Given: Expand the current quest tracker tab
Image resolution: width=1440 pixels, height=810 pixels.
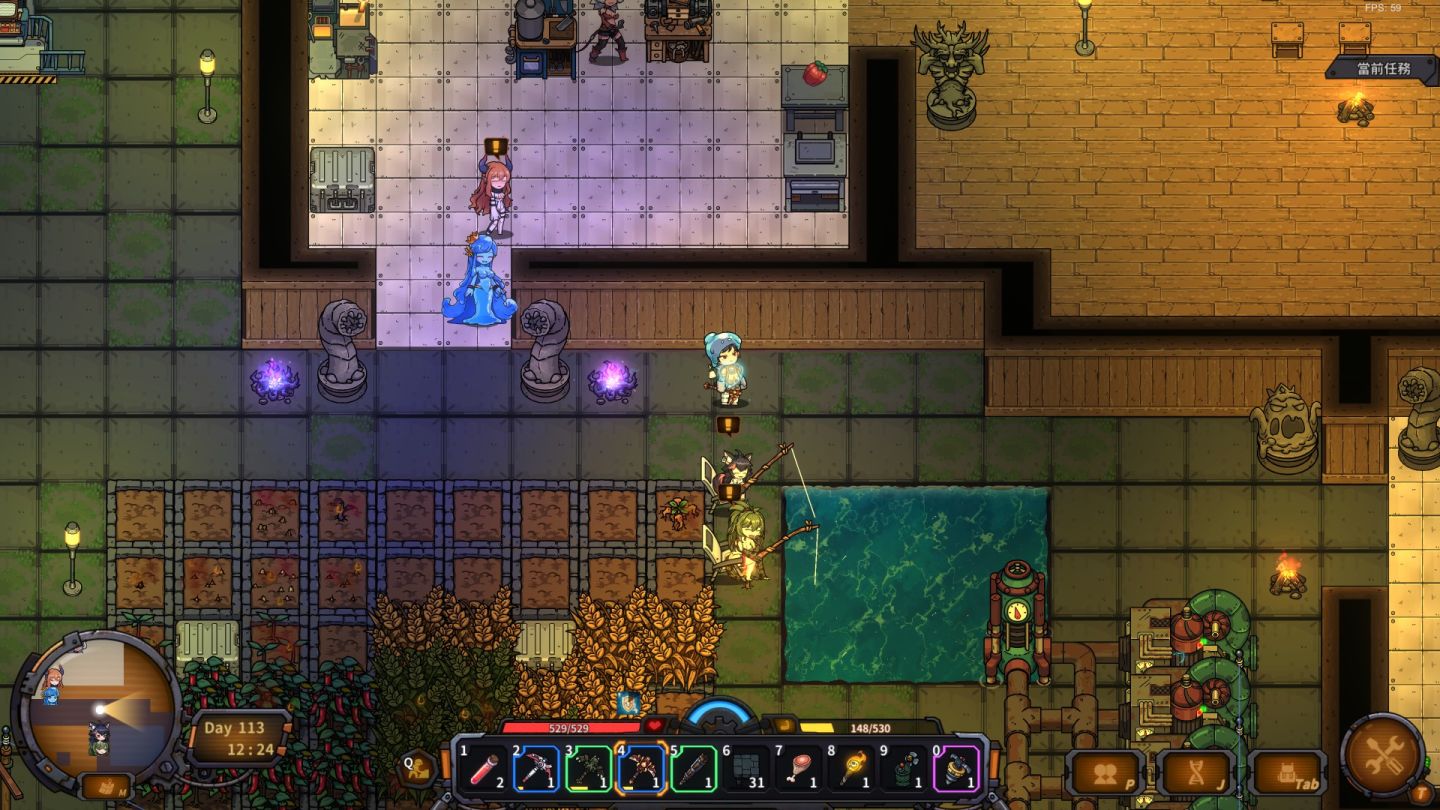Looking at the screenshot, I should click(x=1383, y=68).
